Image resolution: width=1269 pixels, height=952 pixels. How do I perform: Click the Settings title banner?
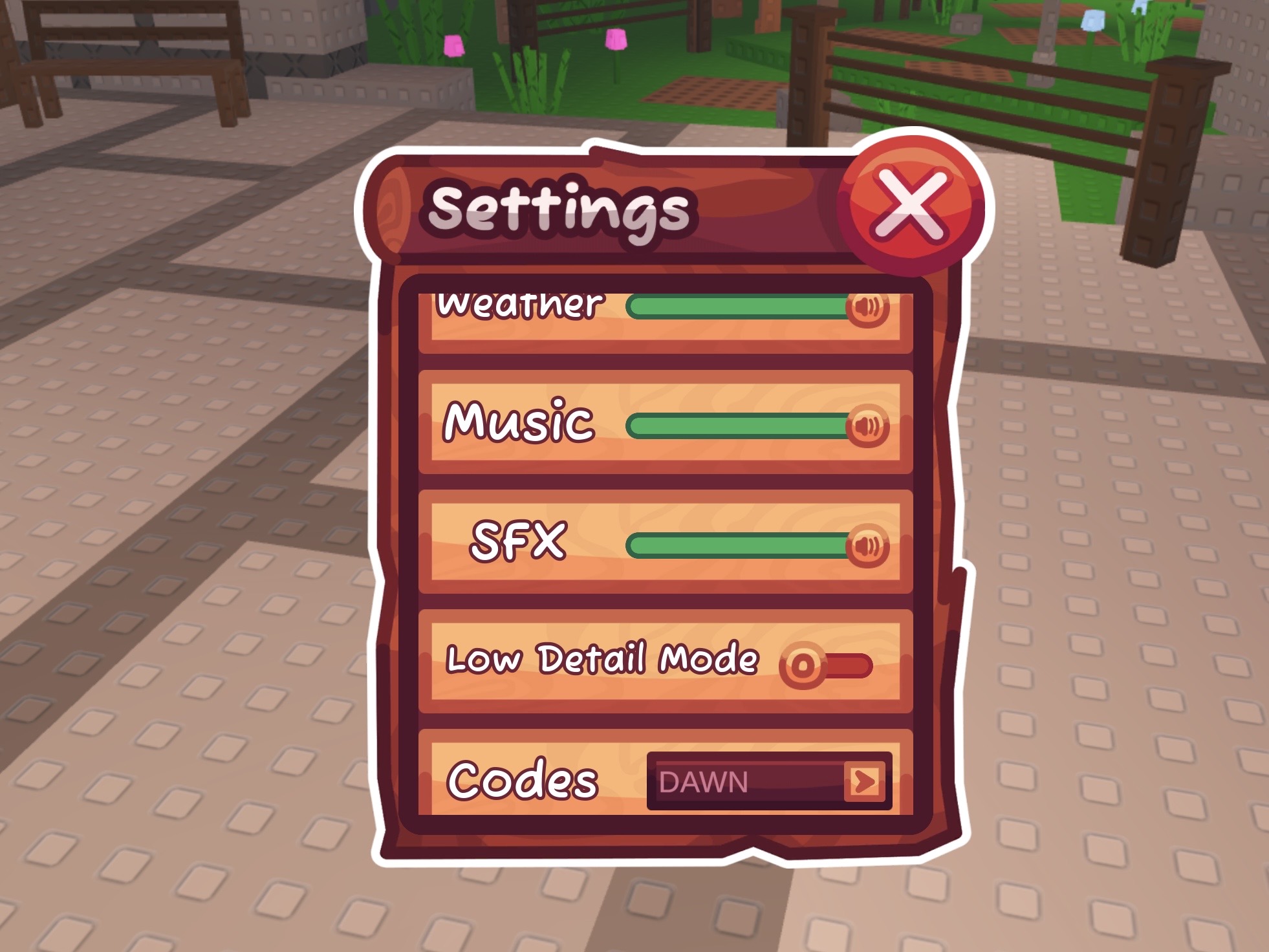(x=563, y=207)
